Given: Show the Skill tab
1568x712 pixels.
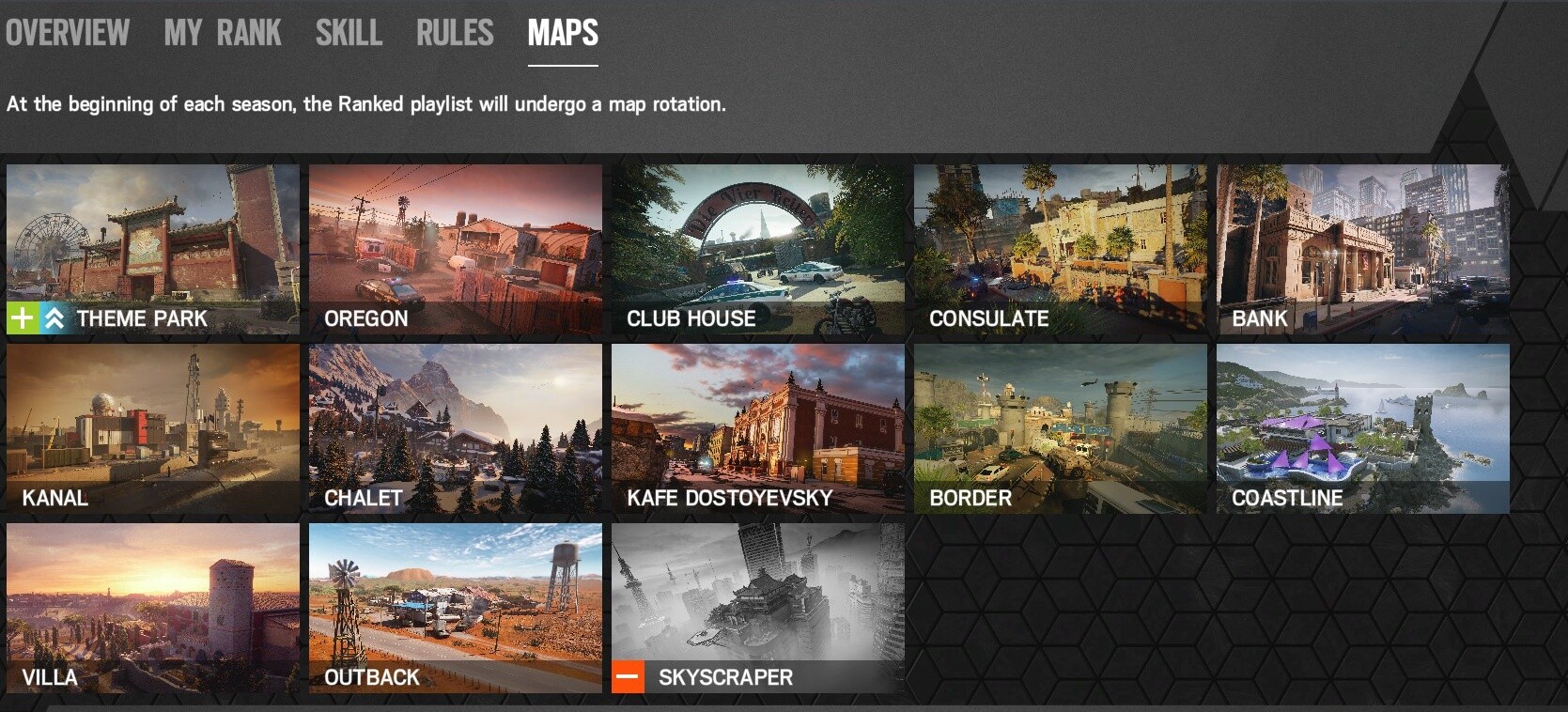Looking at the screenshot, I should pos(349,34).
